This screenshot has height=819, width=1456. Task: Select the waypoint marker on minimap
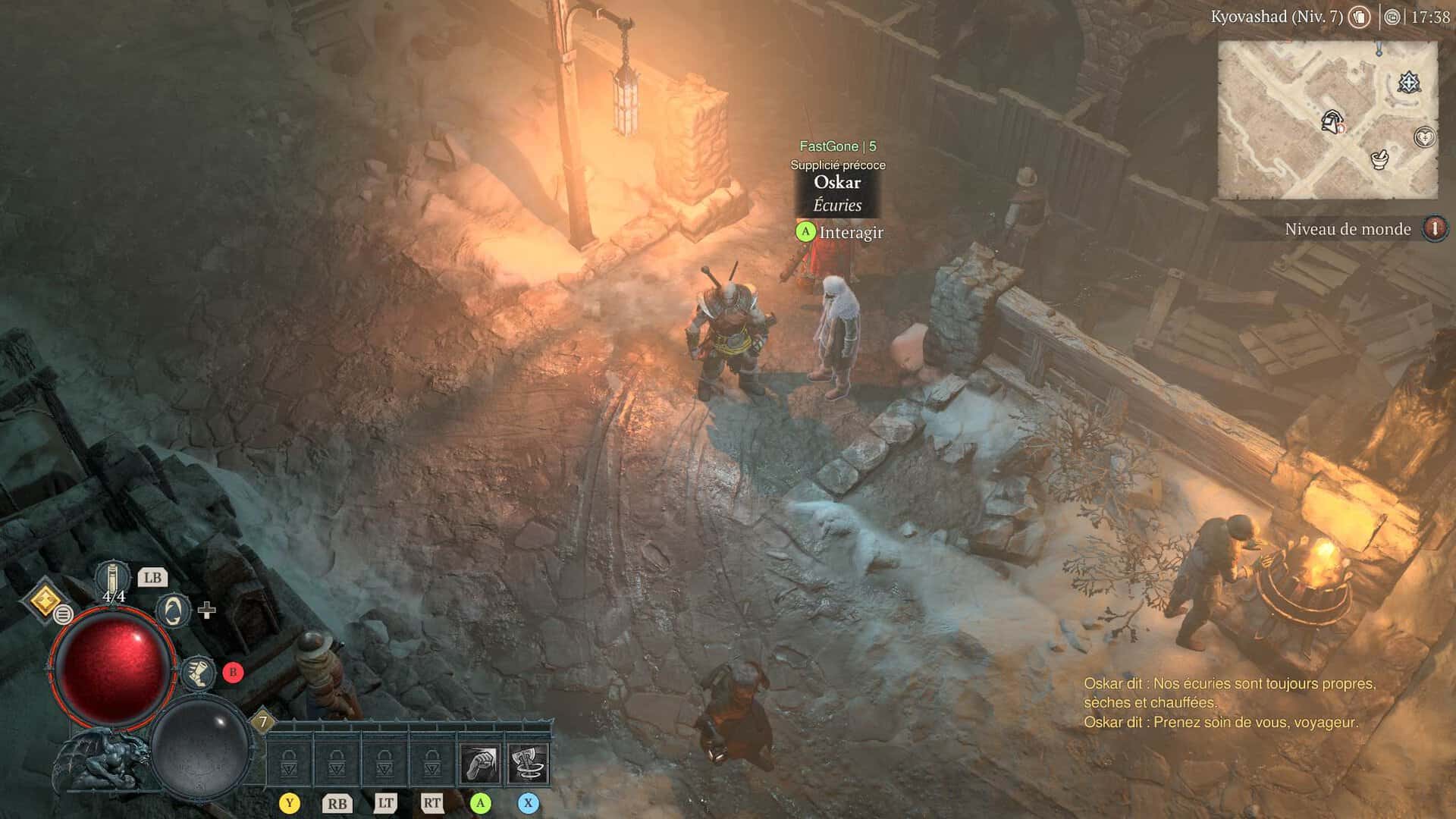[x=1409, y=83]
